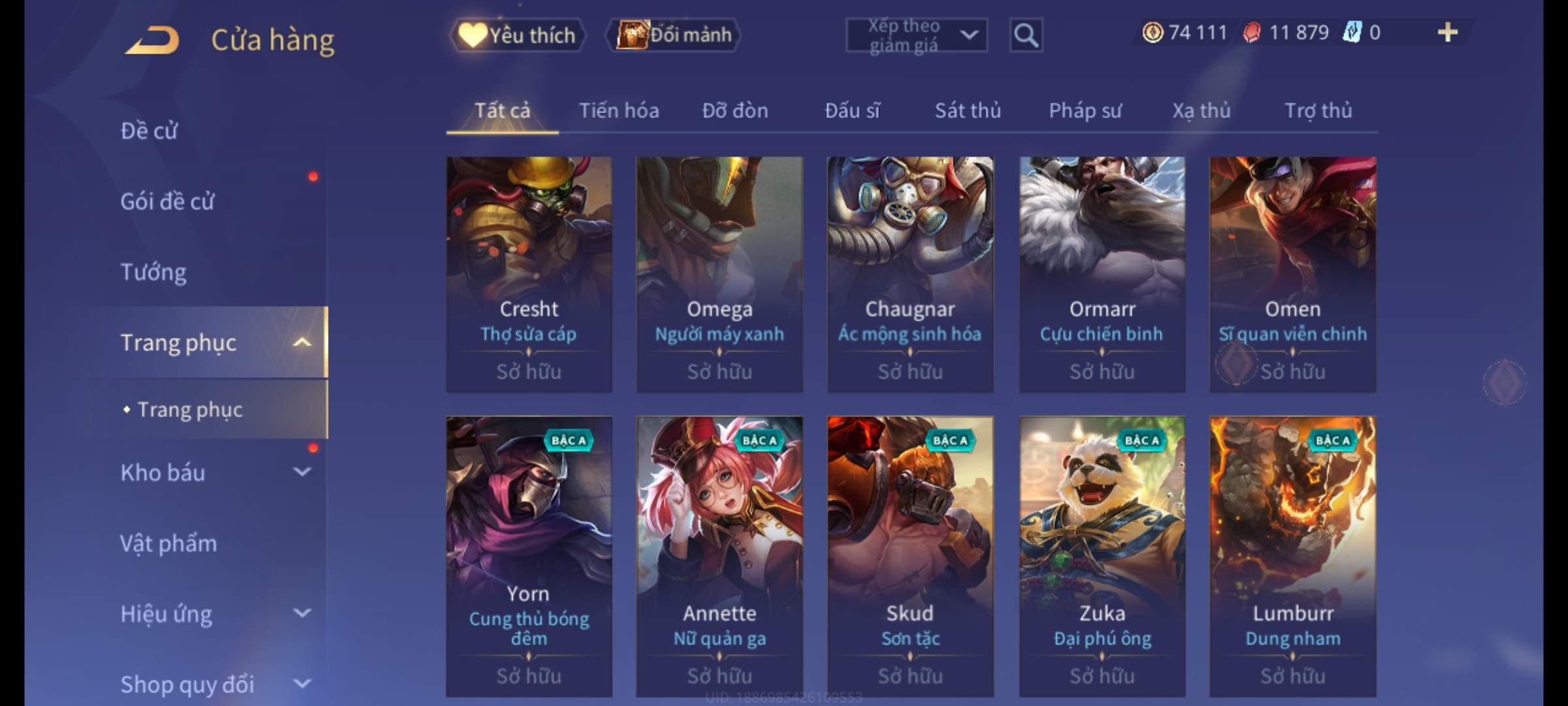Select the Cresht Thợ sửa cáp skin card
The image size is (1568, 706).
(529, 275)
